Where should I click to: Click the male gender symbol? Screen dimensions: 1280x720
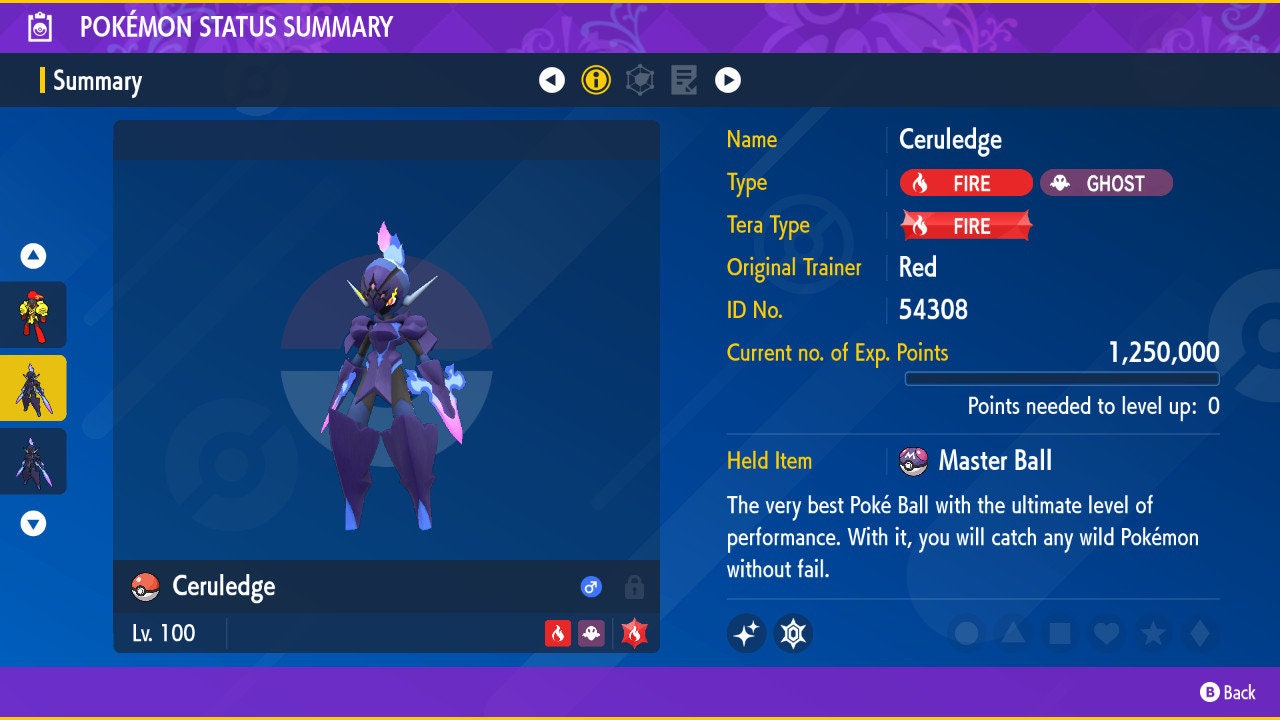click(x=590, y=587)
